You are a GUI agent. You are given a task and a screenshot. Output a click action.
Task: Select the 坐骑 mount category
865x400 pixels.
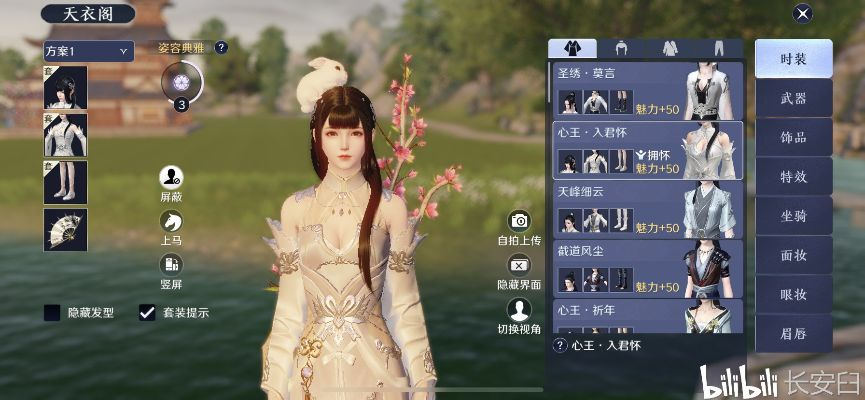(793, 215)
